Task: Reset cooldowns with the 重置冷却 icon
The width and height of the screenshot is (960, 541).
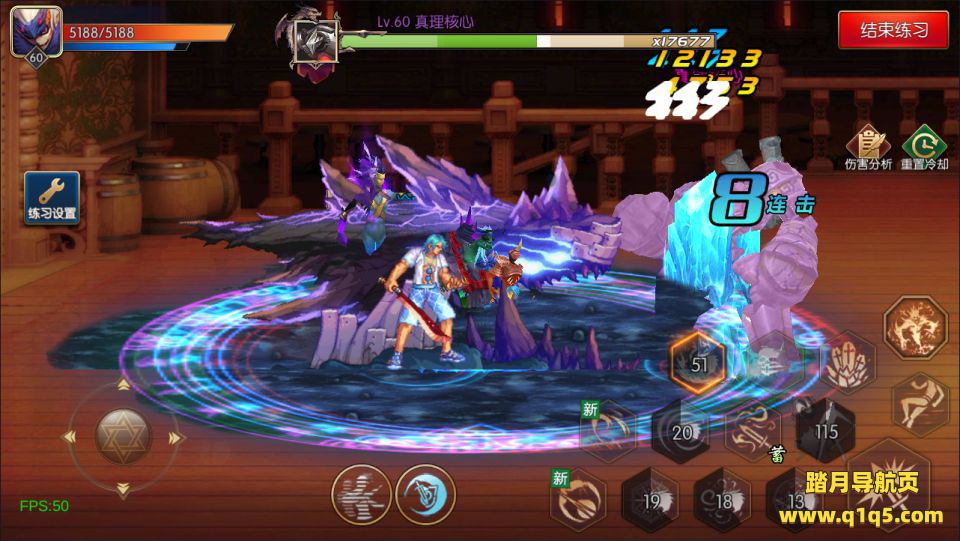Action: click(x=923, y=148)
